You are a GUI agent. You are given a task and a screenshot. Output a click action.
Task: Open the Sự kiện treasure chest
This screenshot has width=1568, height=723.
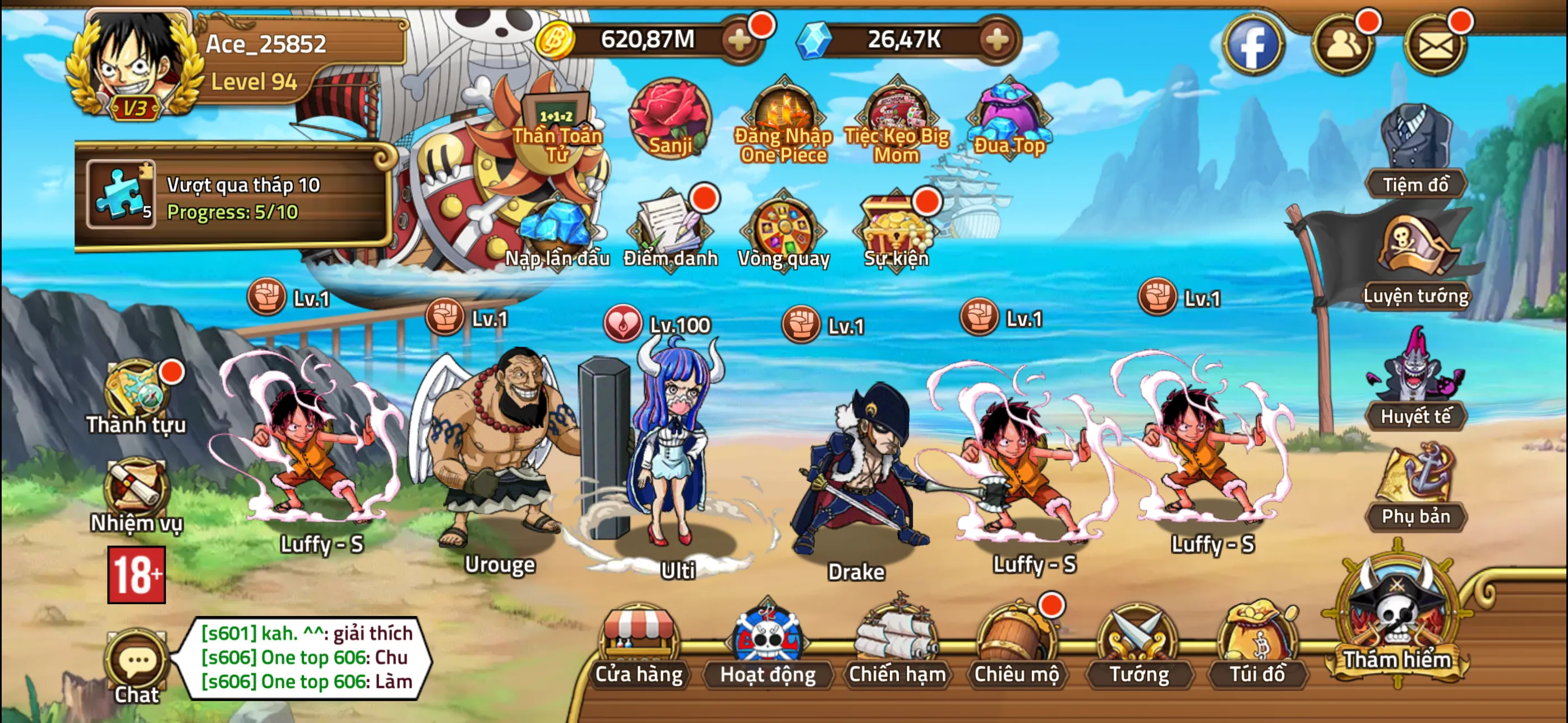[x=896, y=228]
